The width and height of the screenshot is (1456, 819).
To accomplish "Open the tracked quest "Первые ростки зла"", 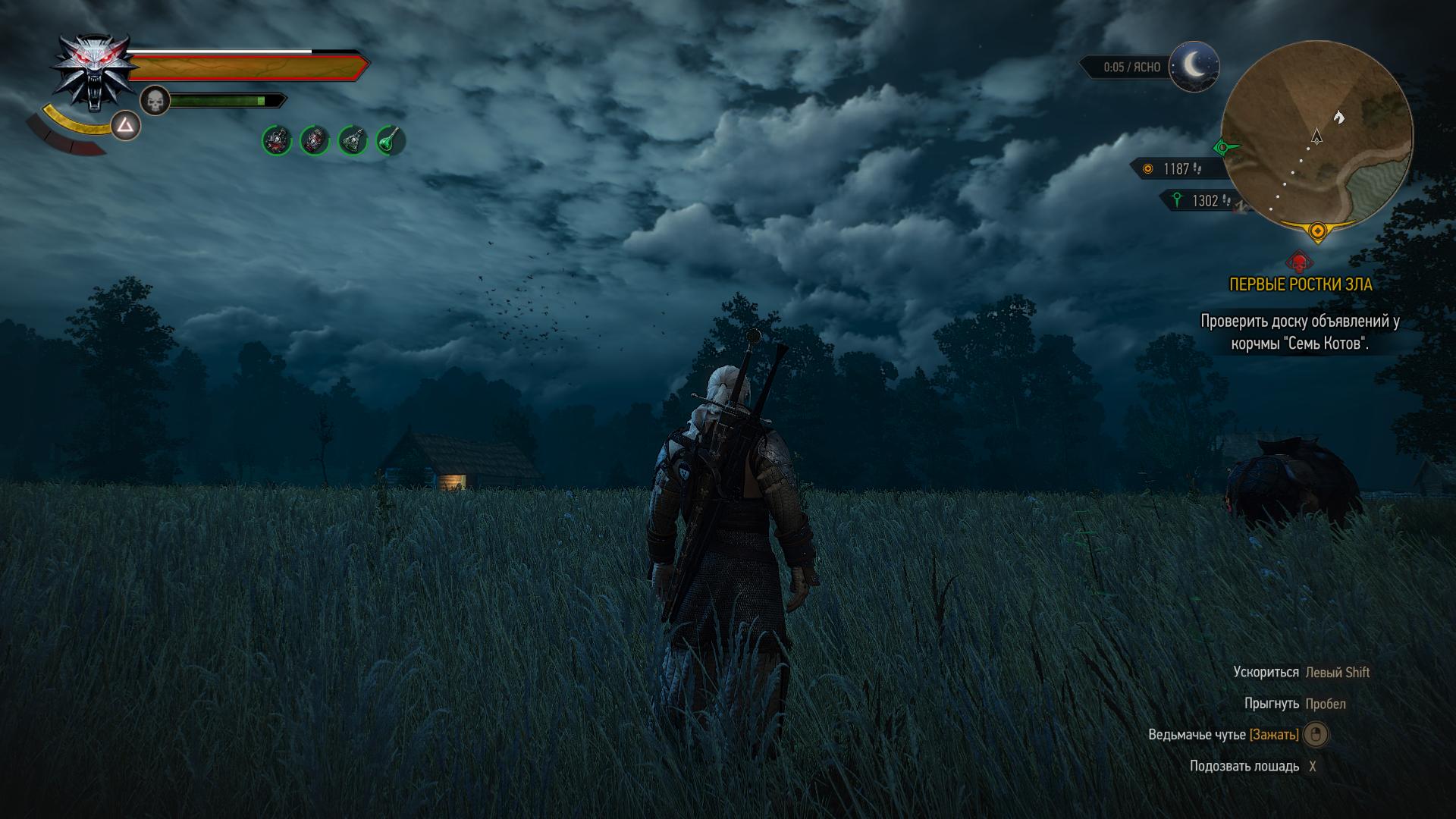I will 1300,284.
